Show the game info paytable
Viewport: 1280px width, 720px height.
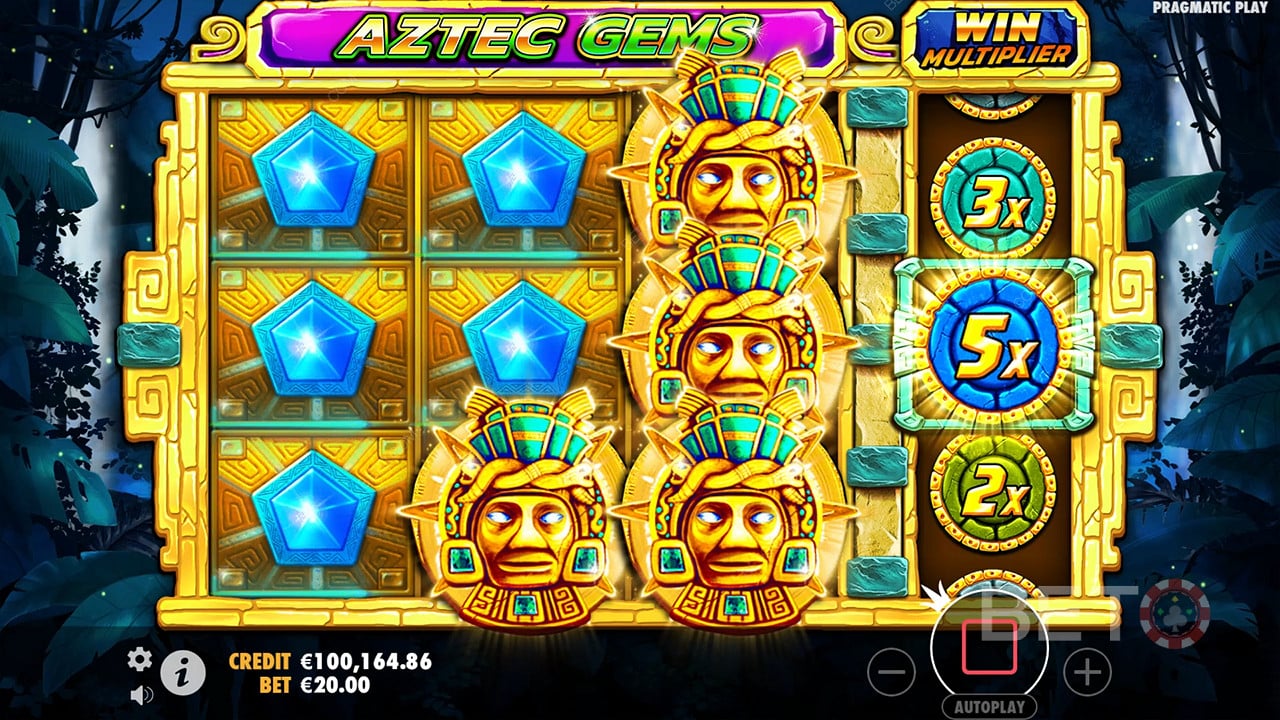click(183, 674)
